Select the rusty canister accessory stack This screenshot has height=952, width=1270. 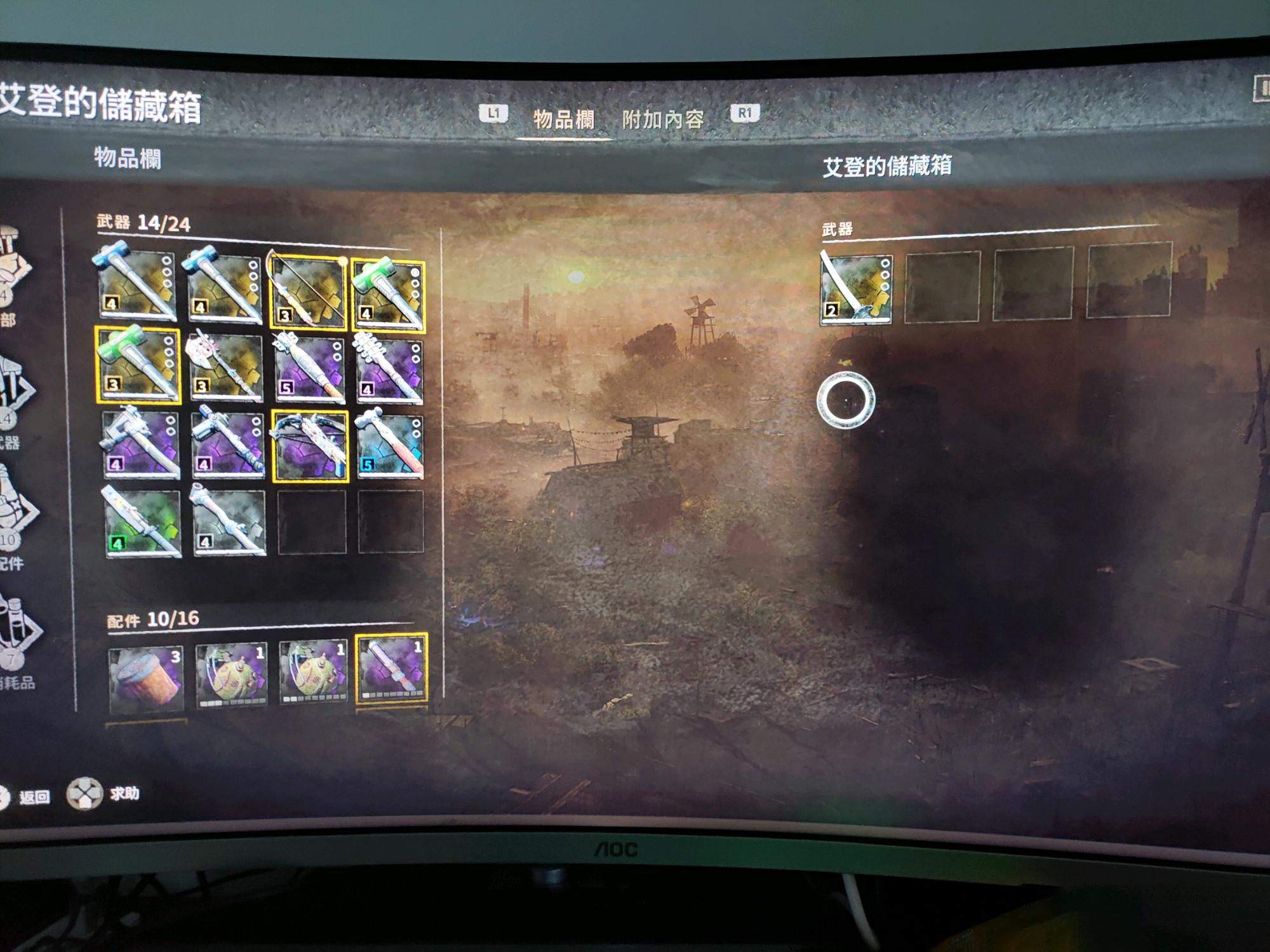pos(146,678)
